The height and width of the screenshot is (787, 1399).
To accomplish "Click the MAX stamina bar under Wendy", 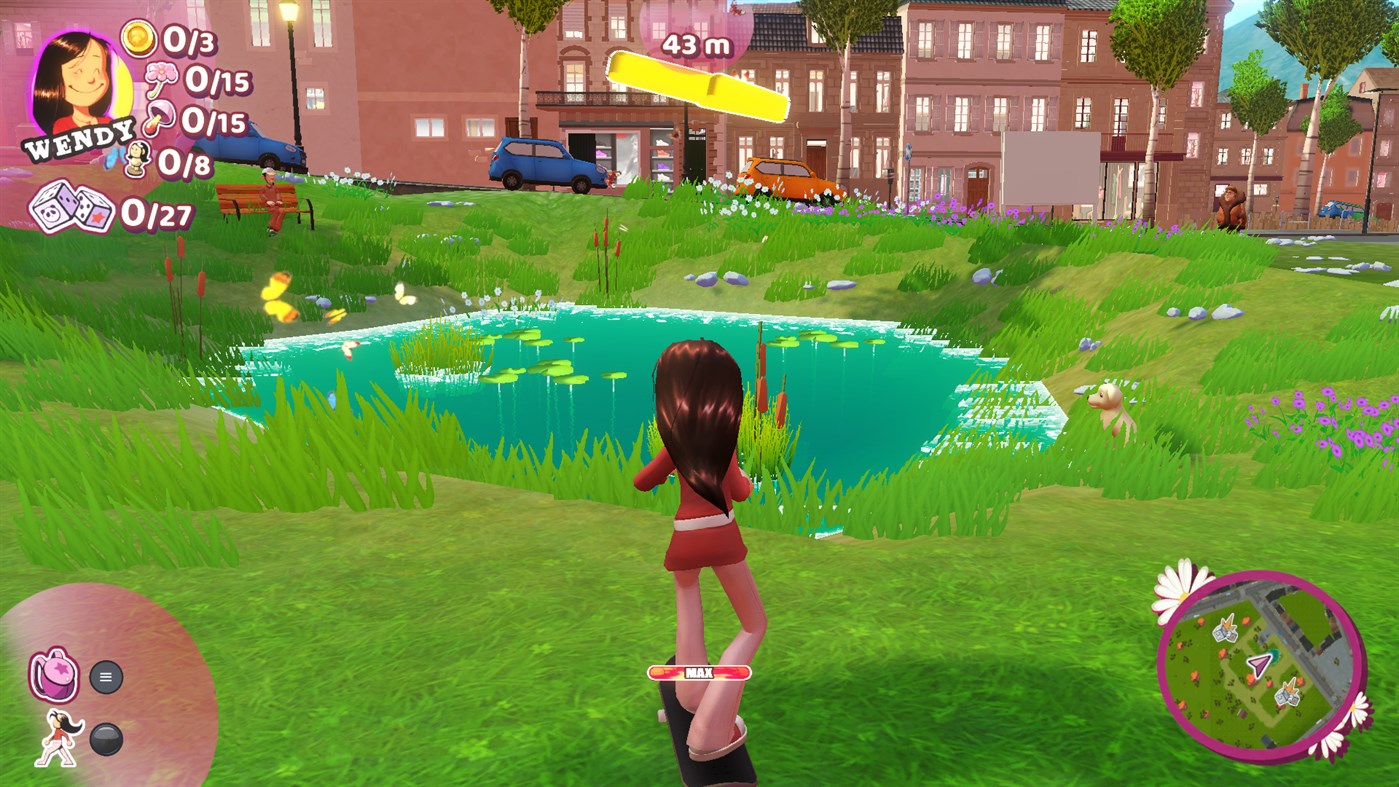I will (699, 673).
